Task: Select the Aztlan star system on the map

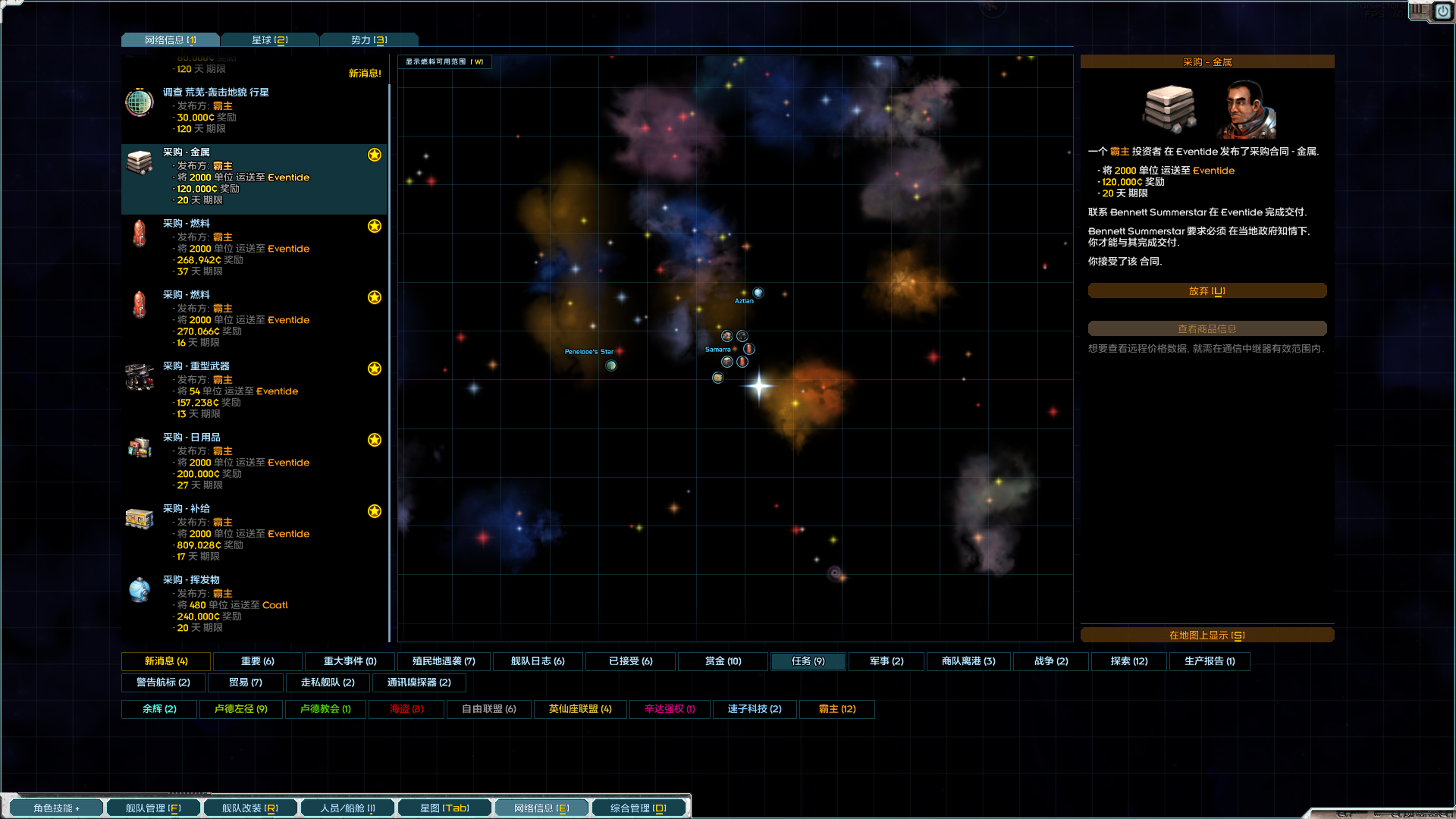Action: tap(758, 293)
